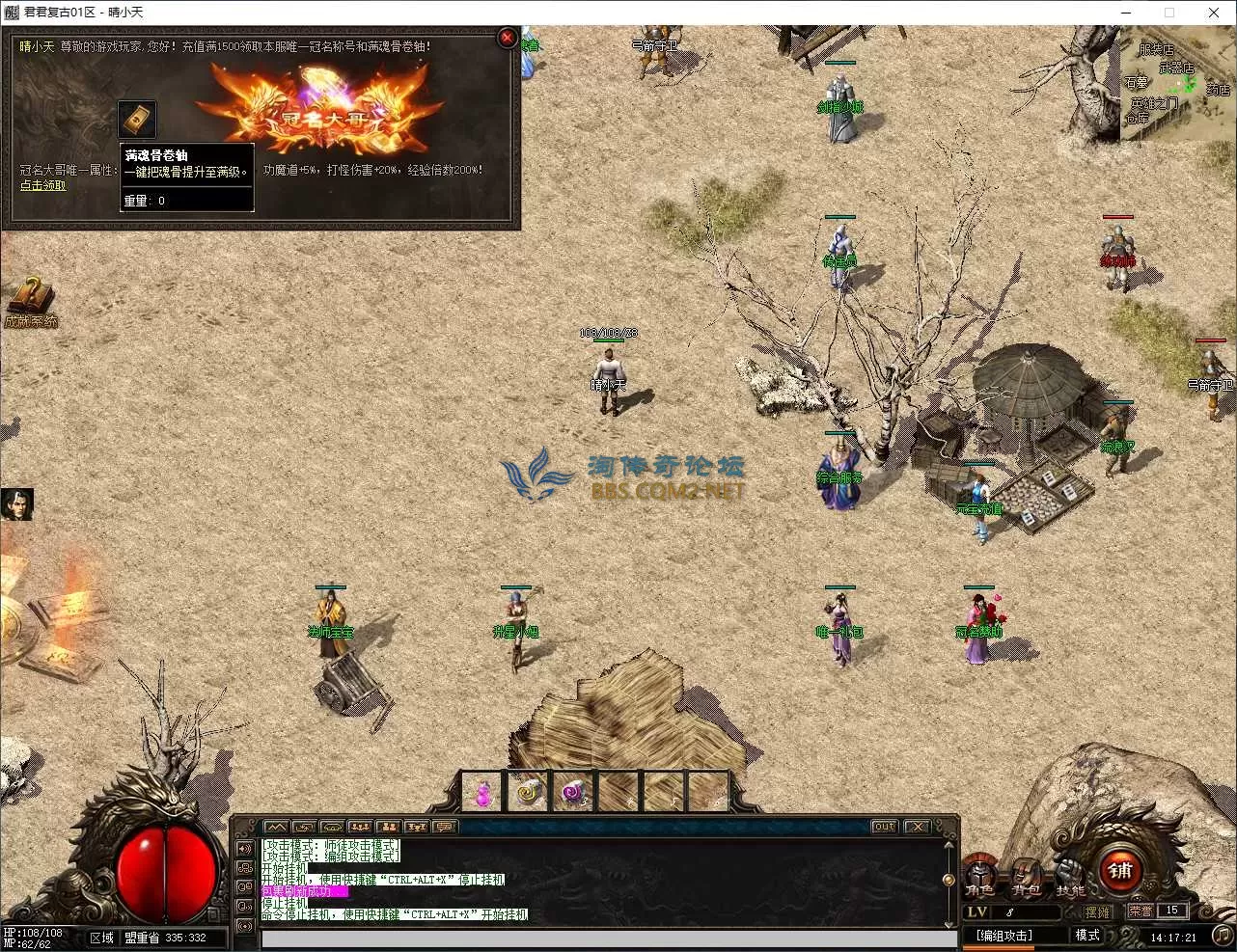
Task: Click the 摆摊 stall button
Action: [x=1097, y=911]
